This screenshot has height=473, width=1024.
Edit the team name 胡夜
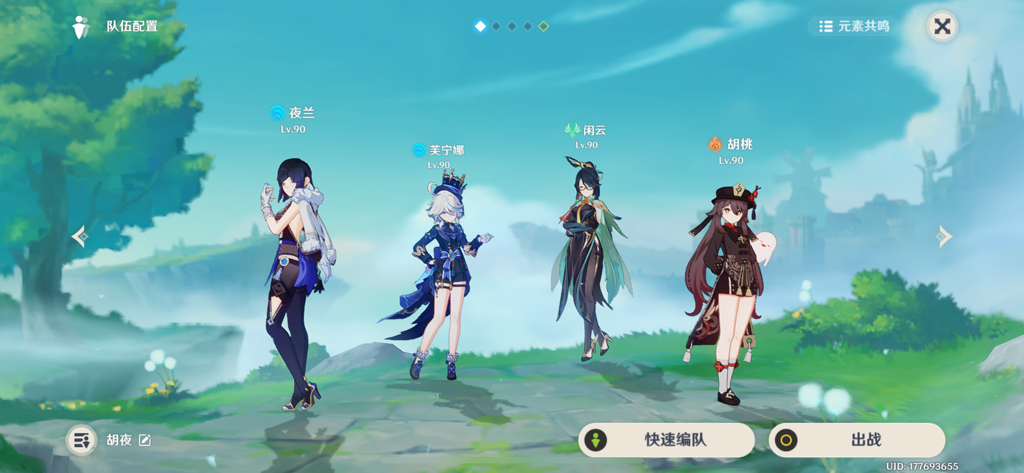[145, 440]
